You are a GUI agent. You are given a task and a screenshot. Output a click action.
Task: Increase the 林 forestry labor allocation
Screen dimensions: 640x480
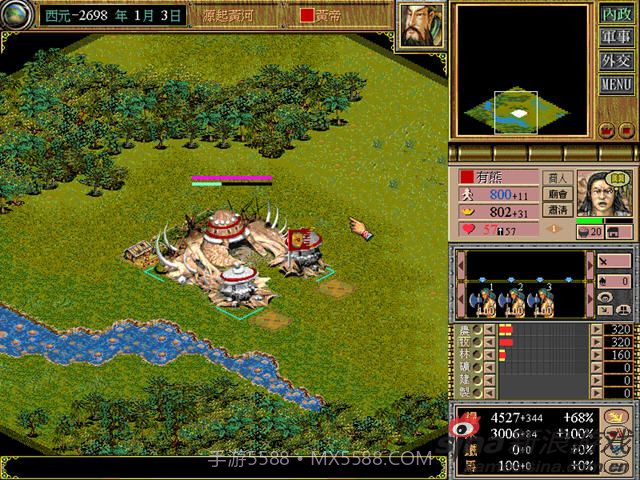597,355
